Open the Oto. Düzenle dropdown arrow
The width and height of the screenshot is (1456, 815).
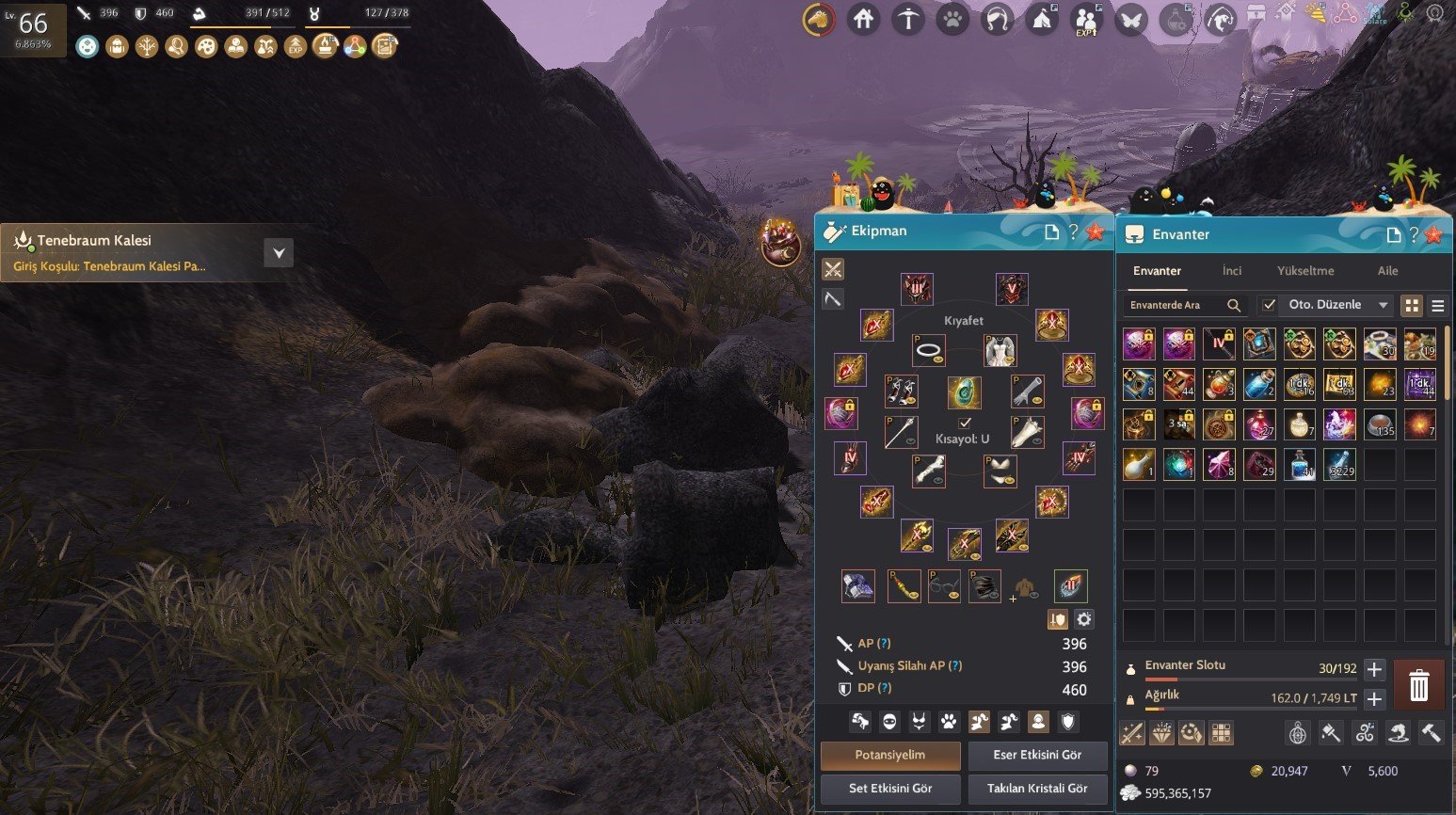(1383, 305)
